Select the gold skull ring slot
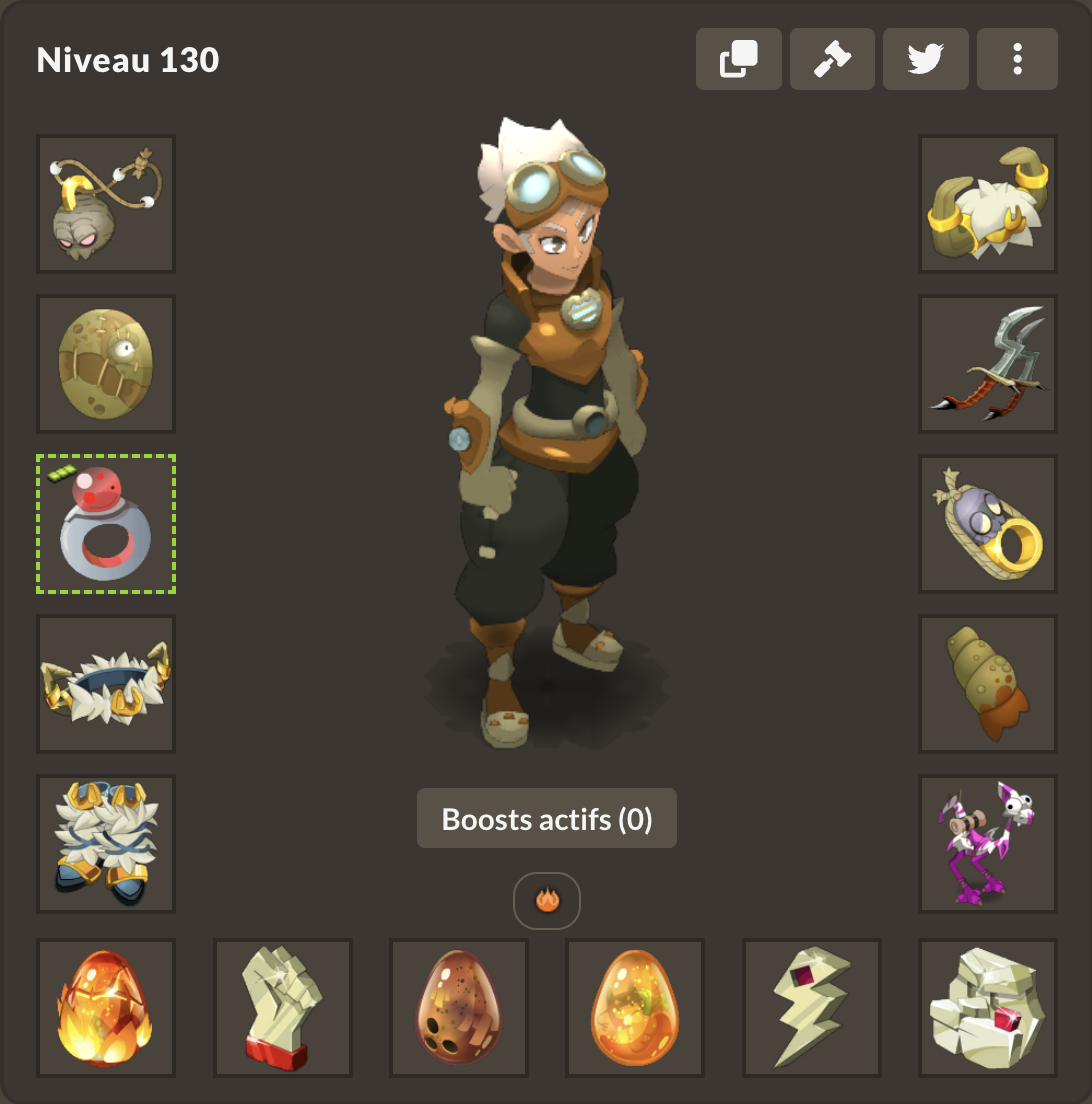The height and width of the screenshot is (1104, 1092). click(988, 524)
